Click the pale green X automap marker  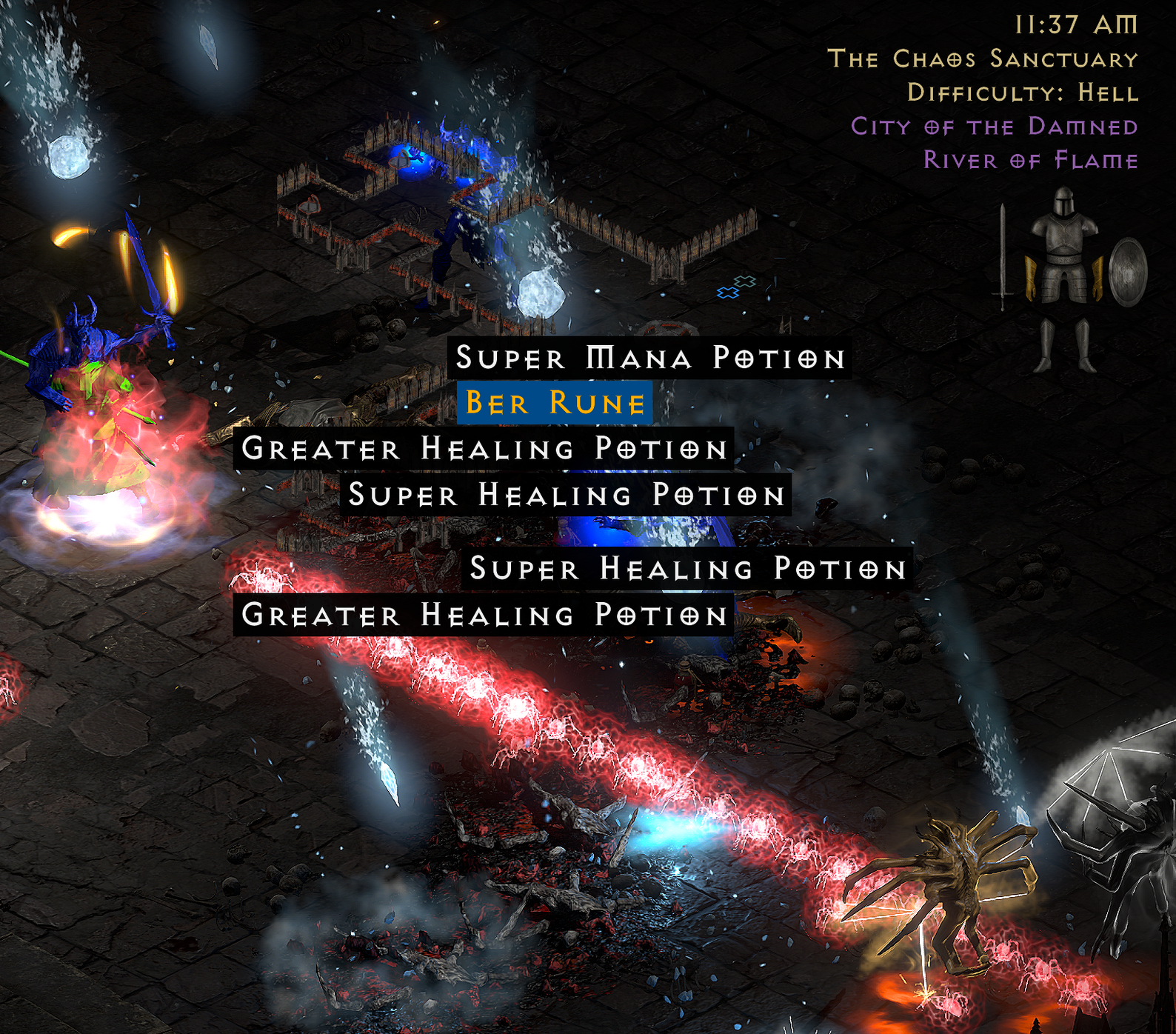point(745,281)
